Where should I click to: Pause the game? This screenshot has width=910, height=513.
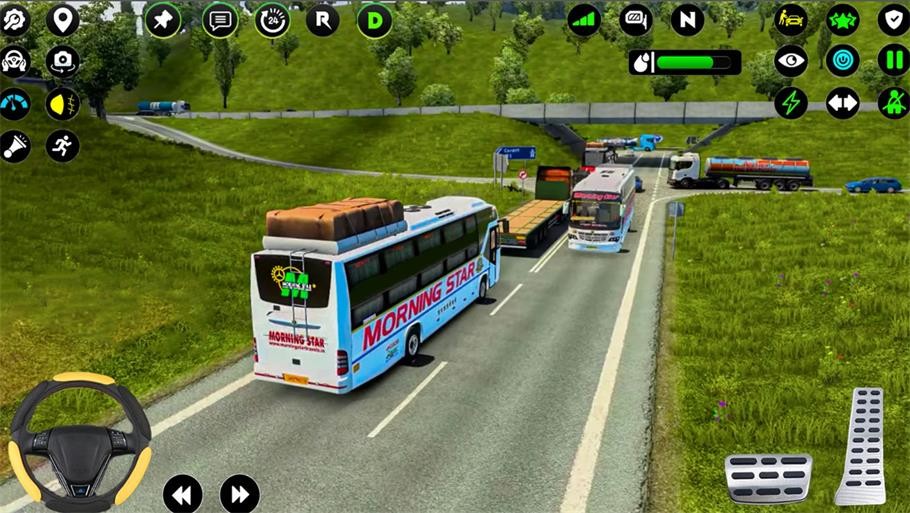point(893,61)
